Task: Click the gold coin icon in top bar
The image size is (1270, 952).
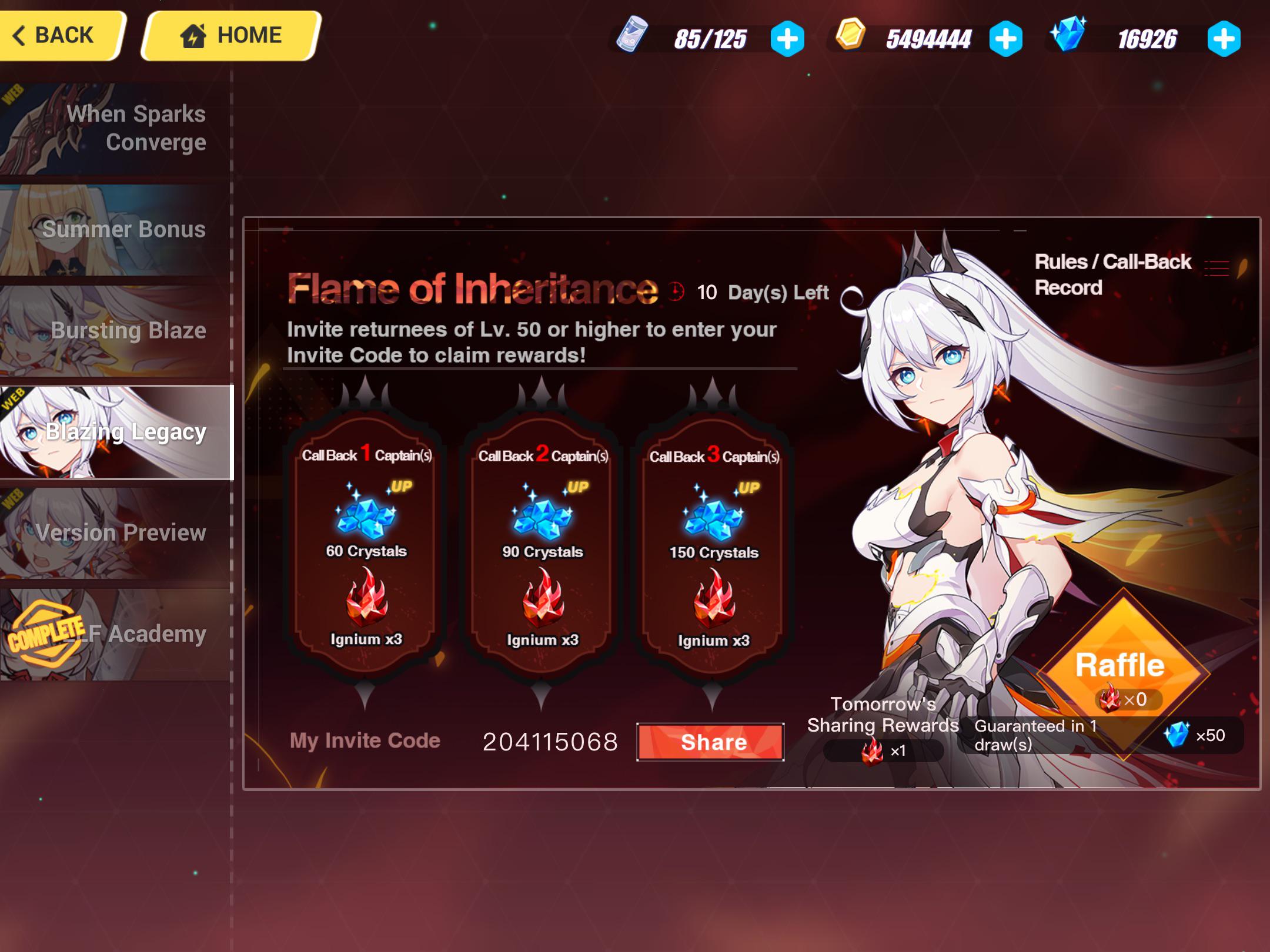Action: coord(852,36)
